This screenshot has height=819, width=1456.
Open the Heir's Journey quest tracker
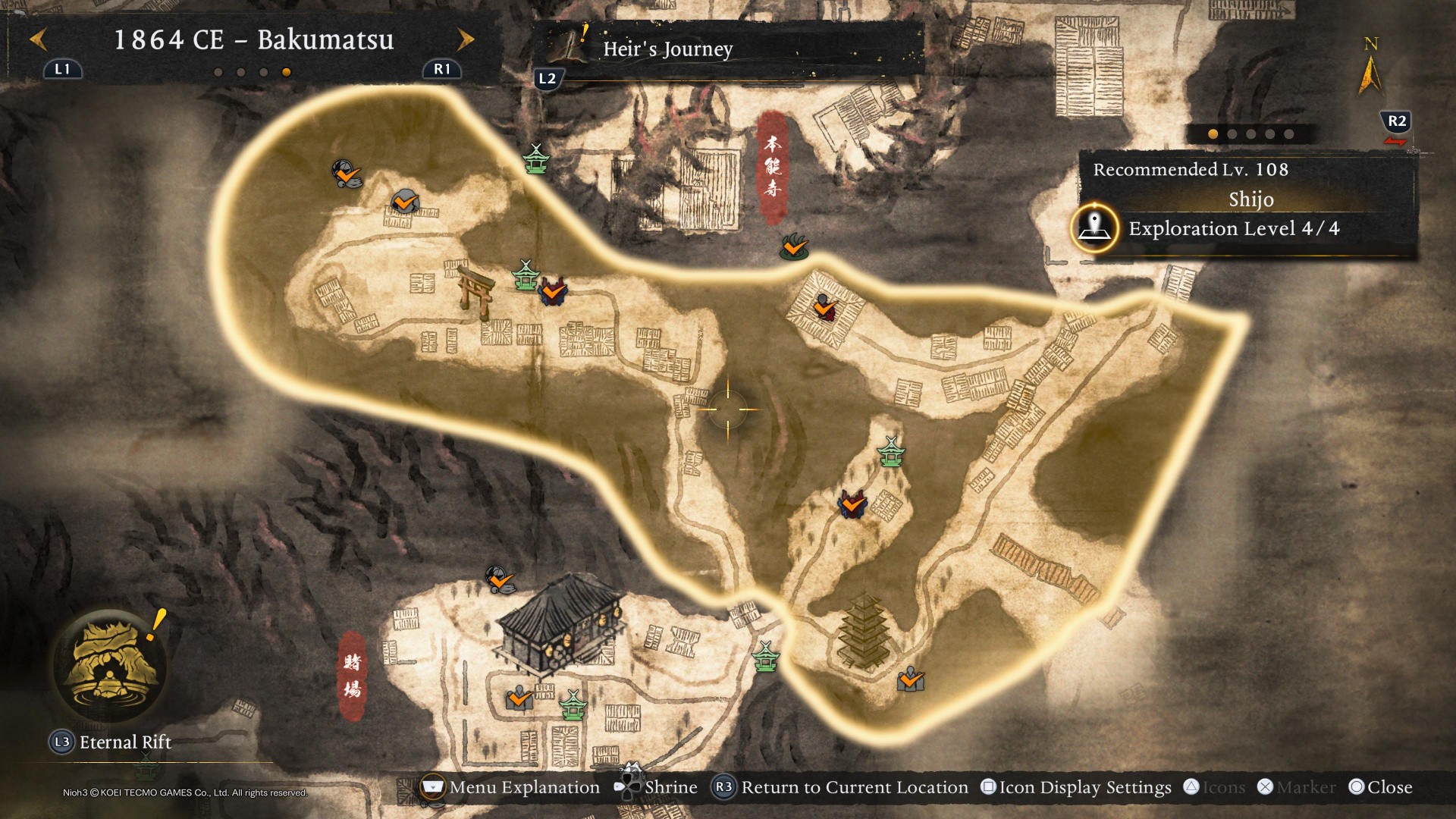coord(667,49)
